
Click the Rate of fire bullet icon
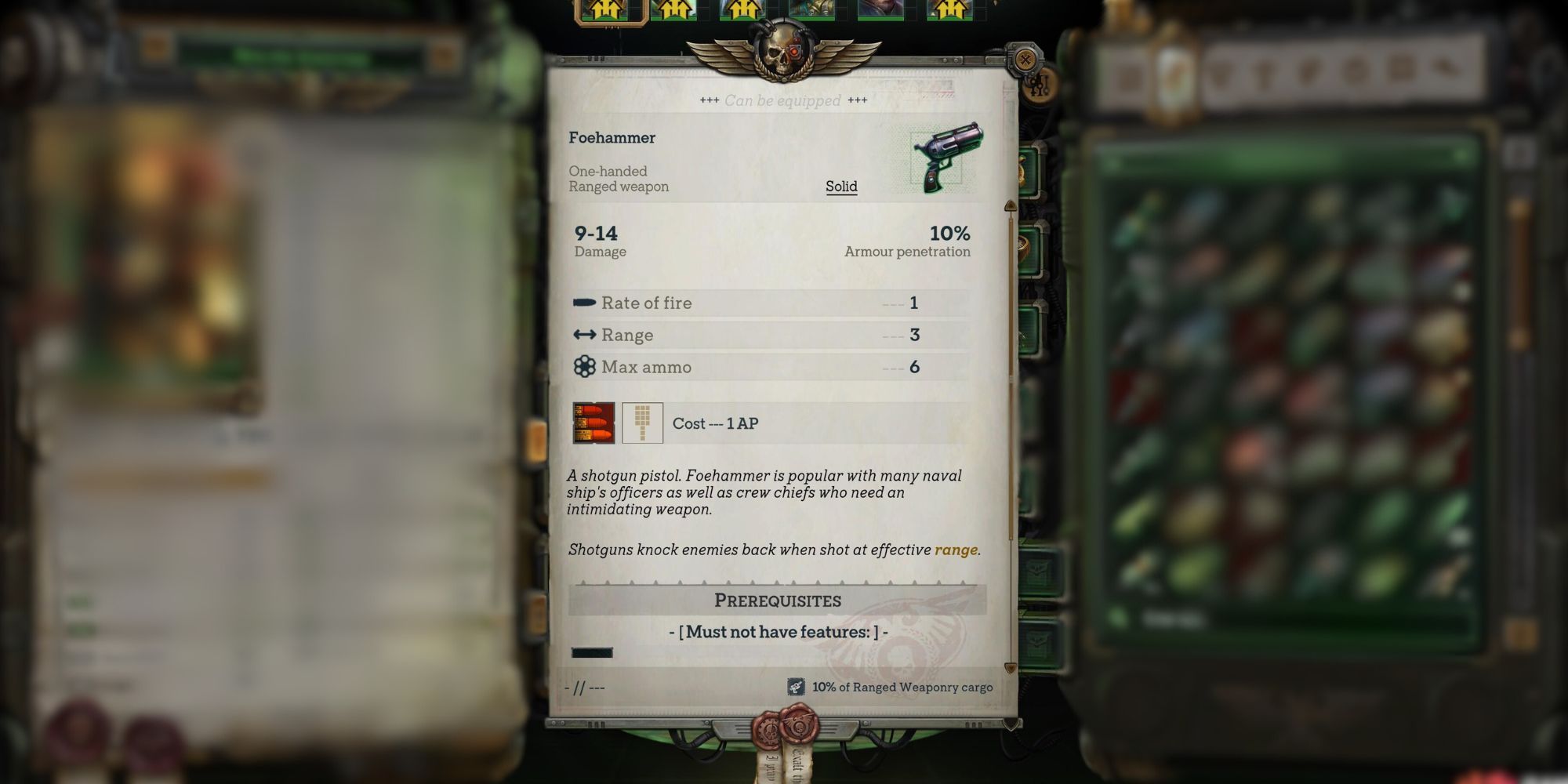(x=584, y=303)
